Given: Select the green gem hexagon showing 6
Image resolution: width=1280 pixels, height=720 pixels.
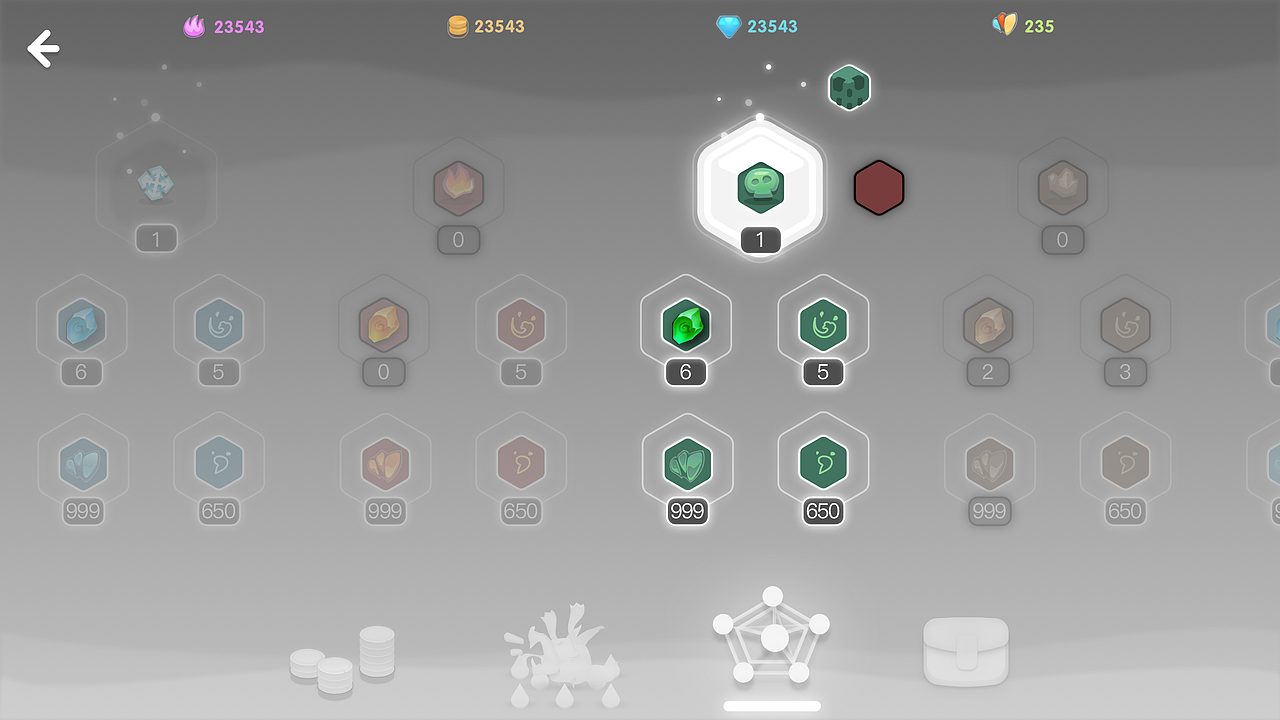Looking at the screenshot, I should coord(687,326).
